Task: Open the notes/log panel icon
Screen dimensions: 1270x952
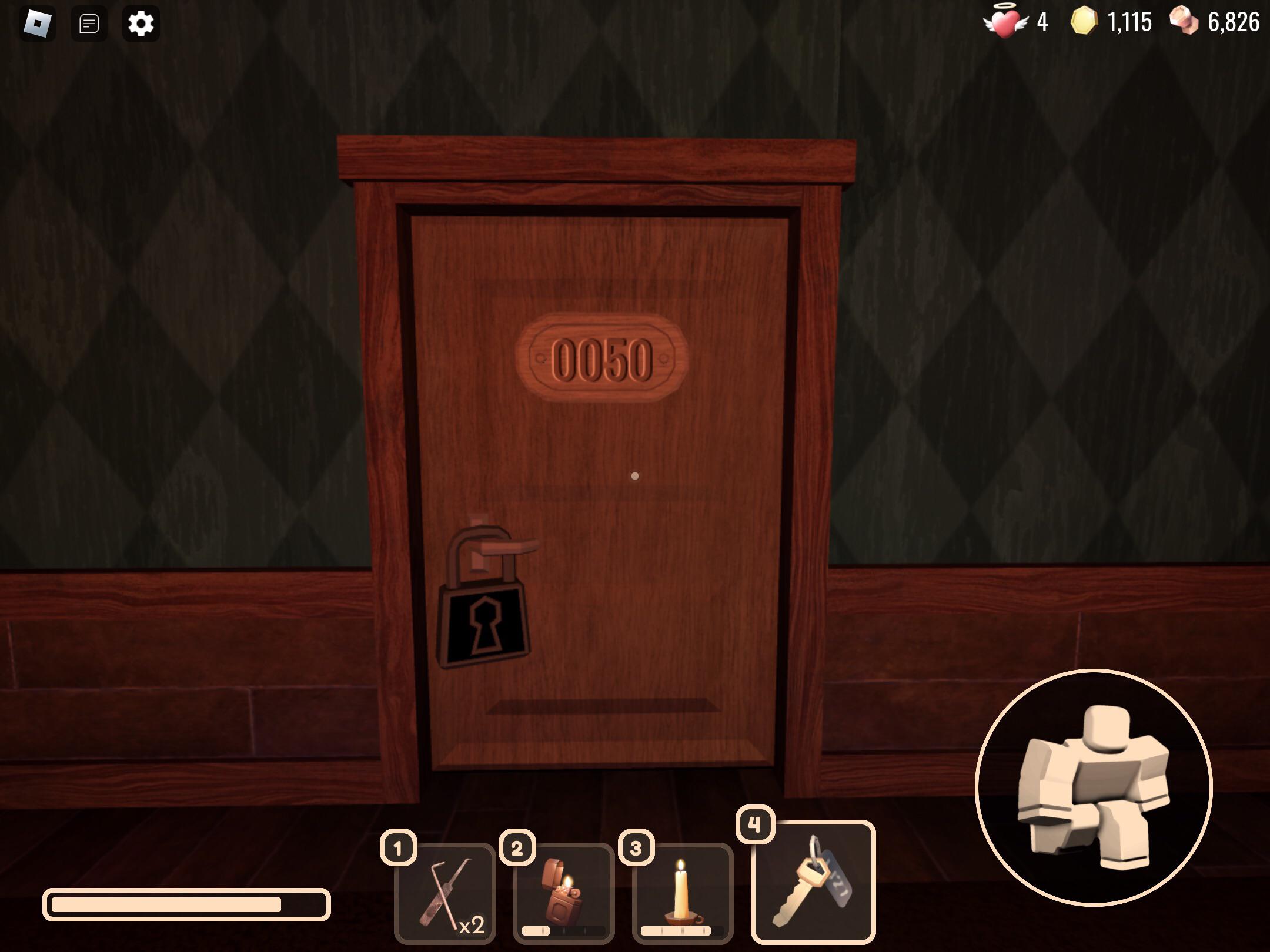Action: click(89, 24)
